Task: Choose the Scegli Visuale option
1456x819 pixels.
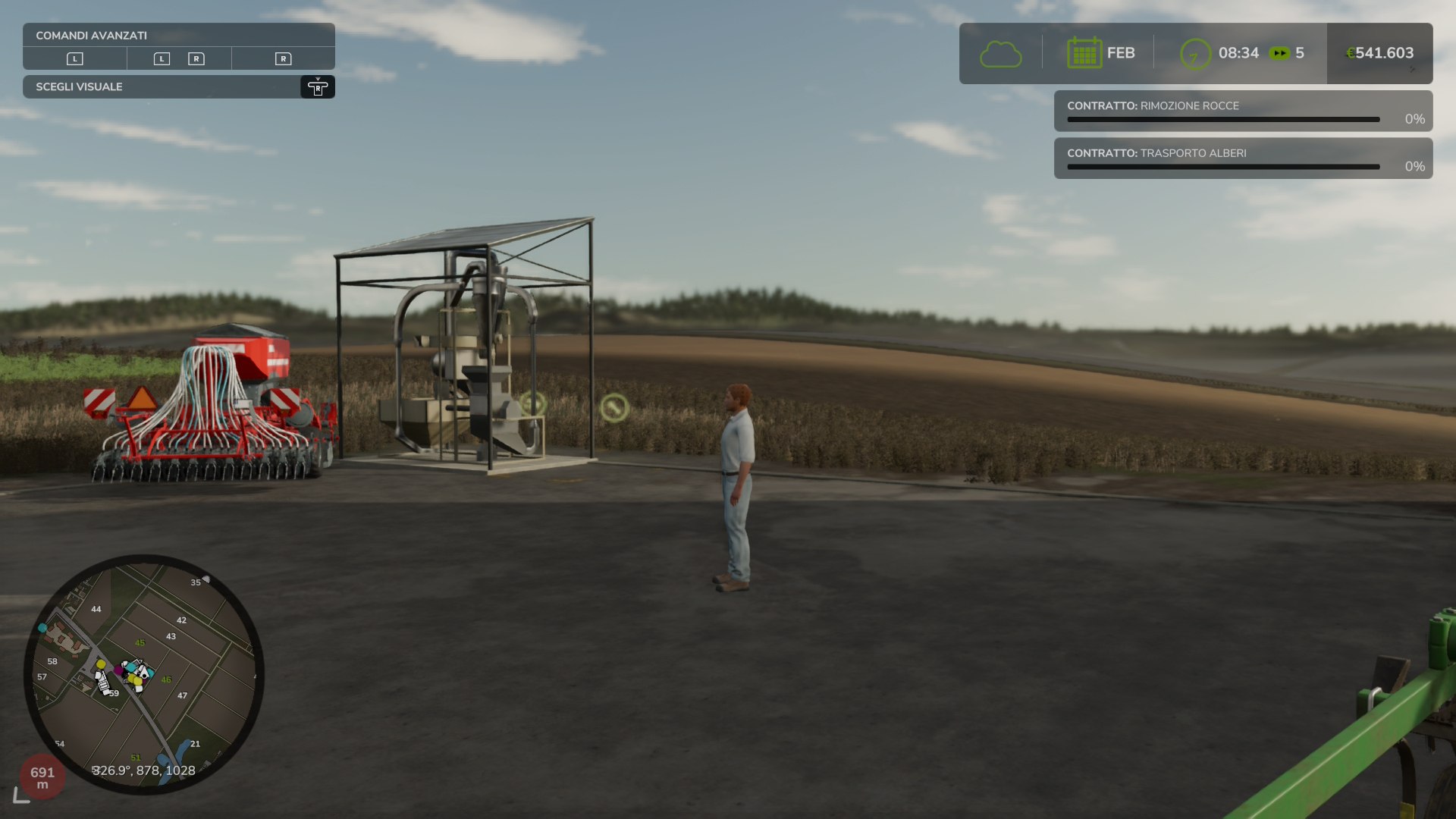Action: pos(178,87)
